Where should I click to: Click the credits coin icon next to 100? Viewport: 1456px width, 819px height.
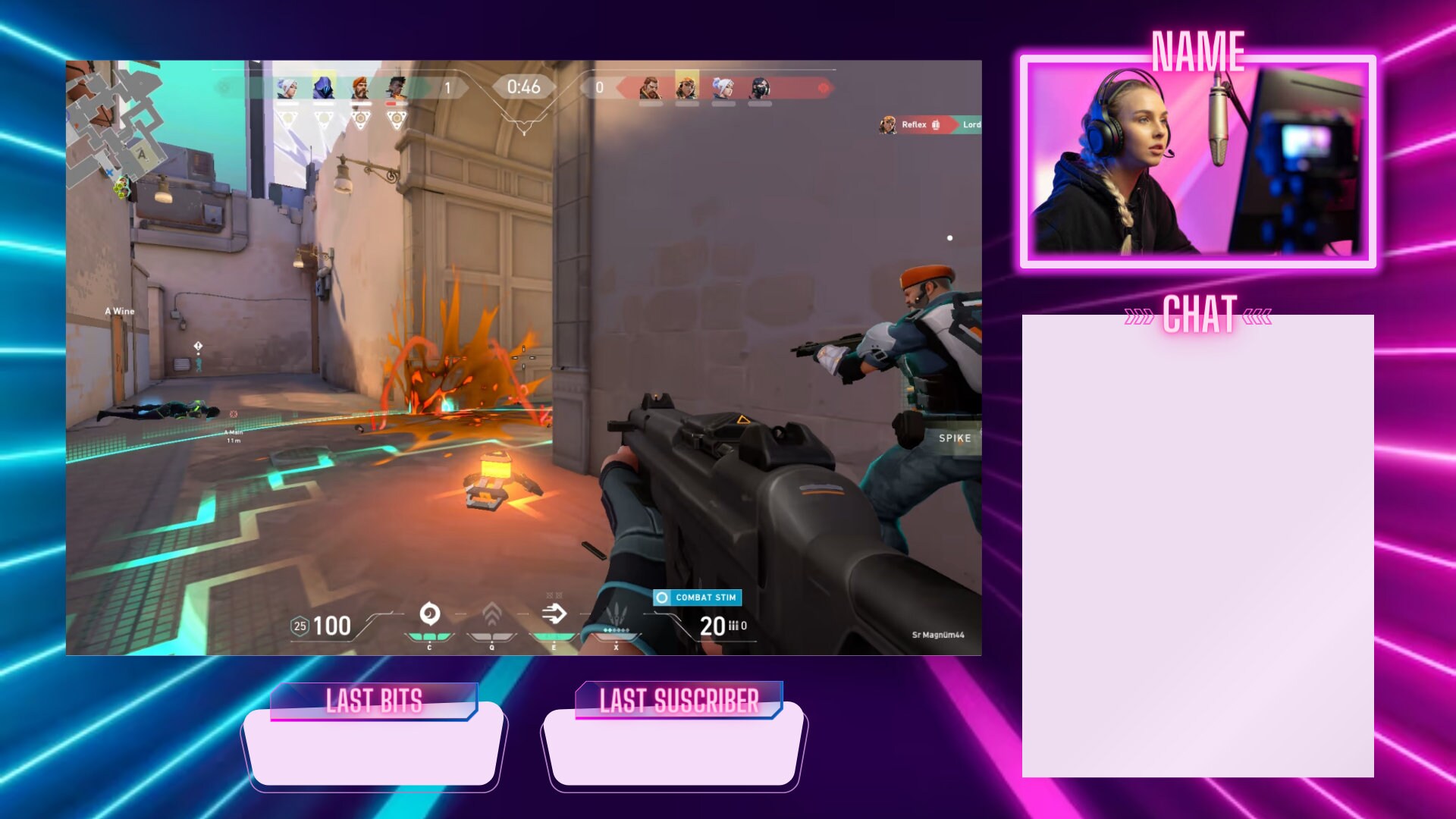[299, 626]
